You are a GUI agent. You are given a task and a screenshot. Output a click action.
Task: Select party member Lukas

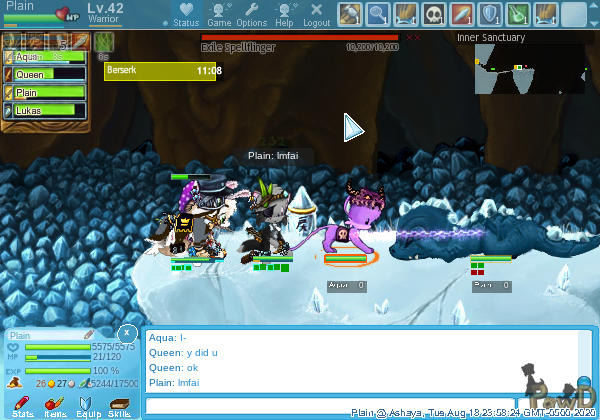pos(45,110)
